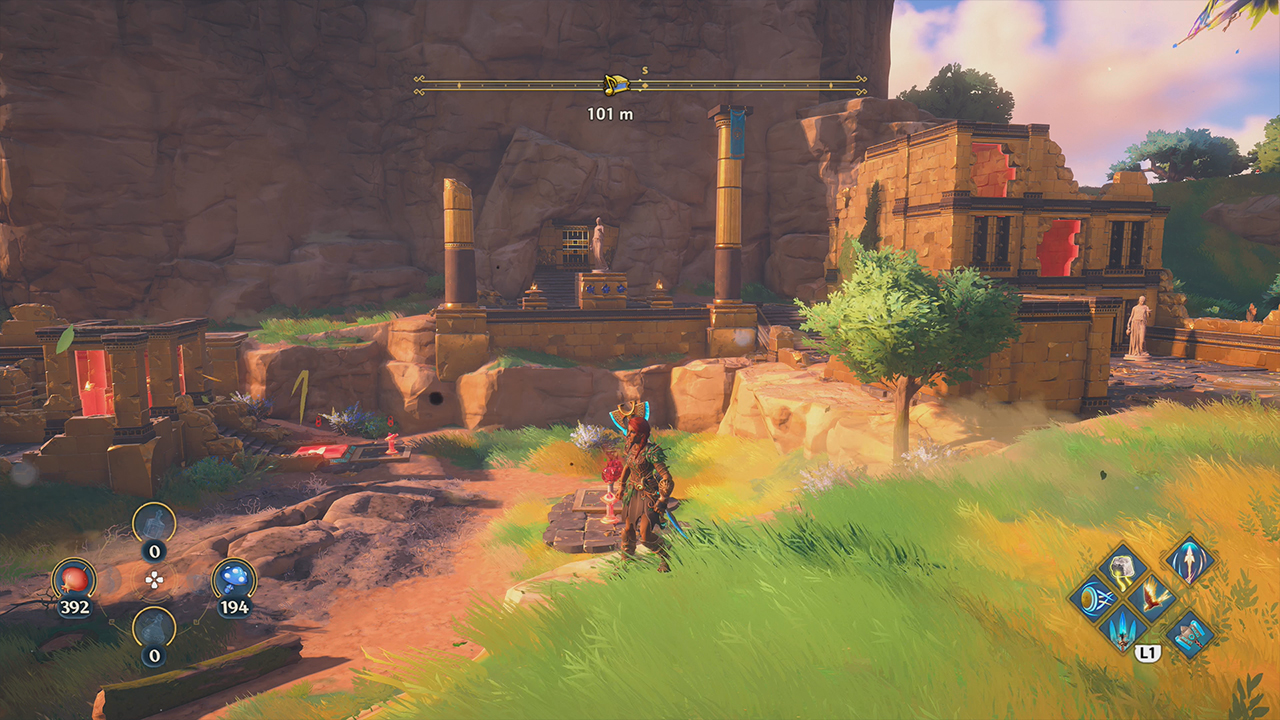Select the Hephaistos's Hammer ability icon
The image size is (1280, 720).
(x=1189, y=636)
